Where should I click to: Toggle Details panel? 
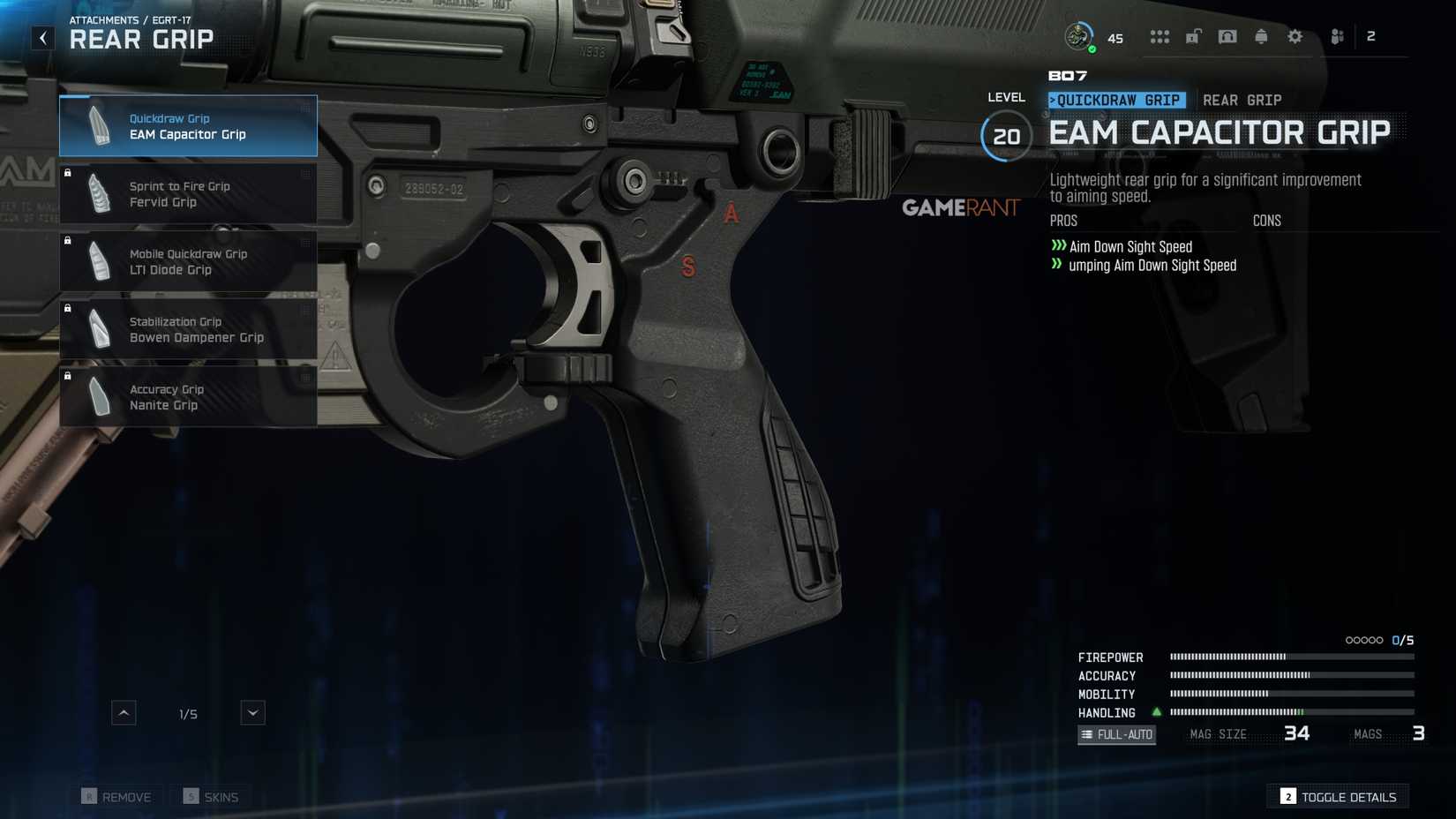point(1338,797)
